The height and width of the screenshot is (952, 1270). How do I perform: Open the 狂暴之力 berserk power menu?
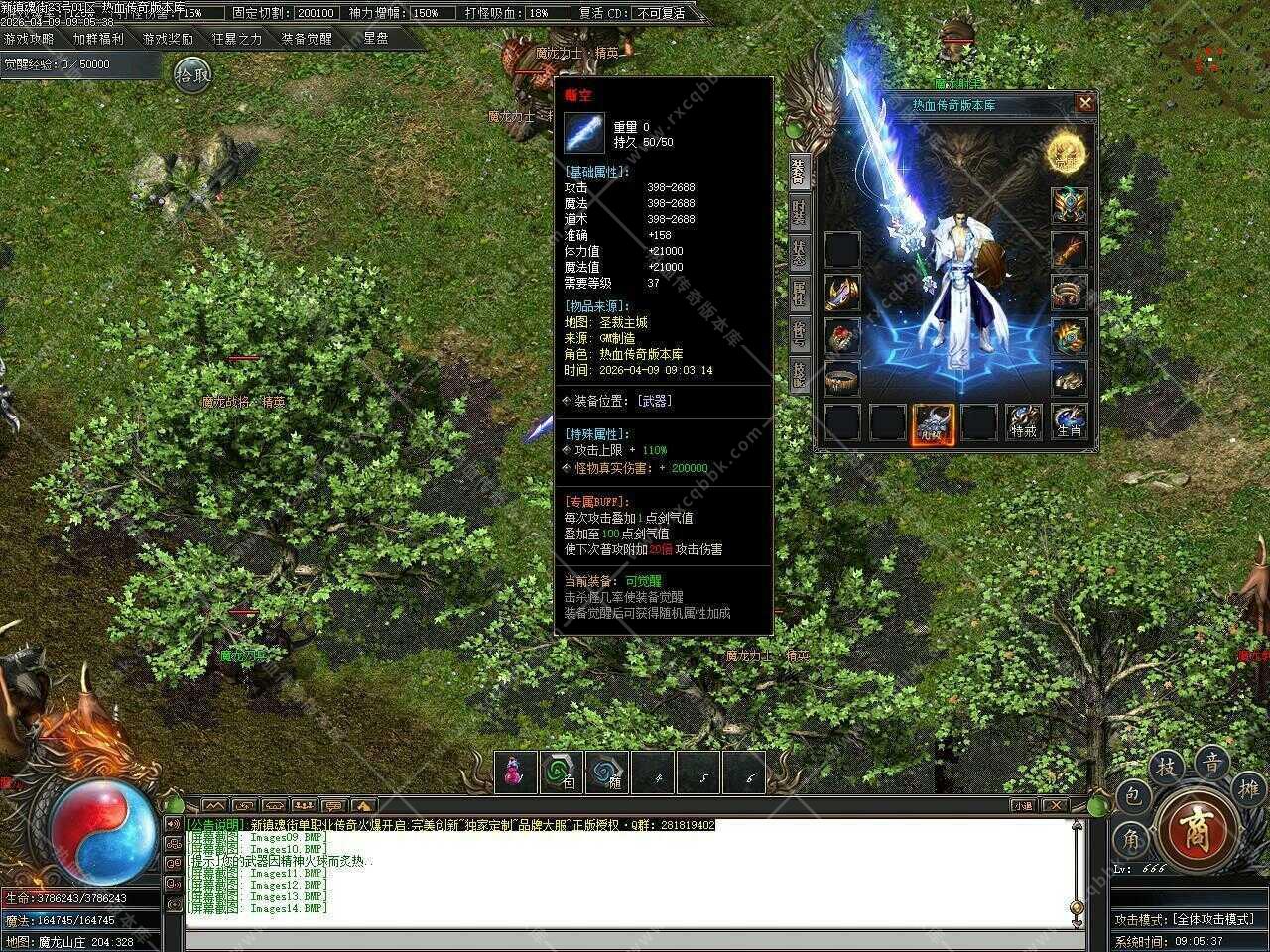point(237,39)
